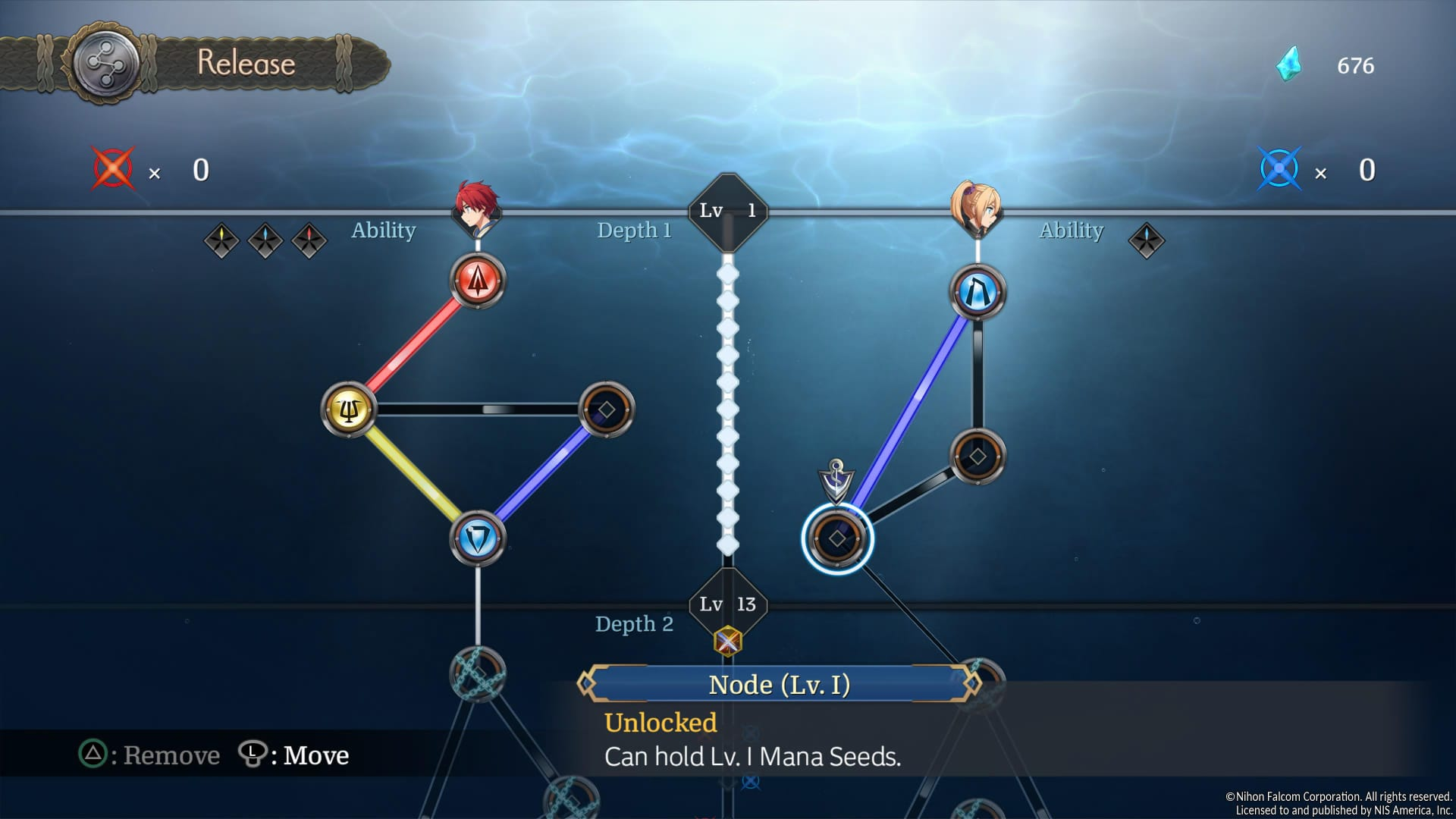Select the Lv 13 depth marker

(727, 604)
